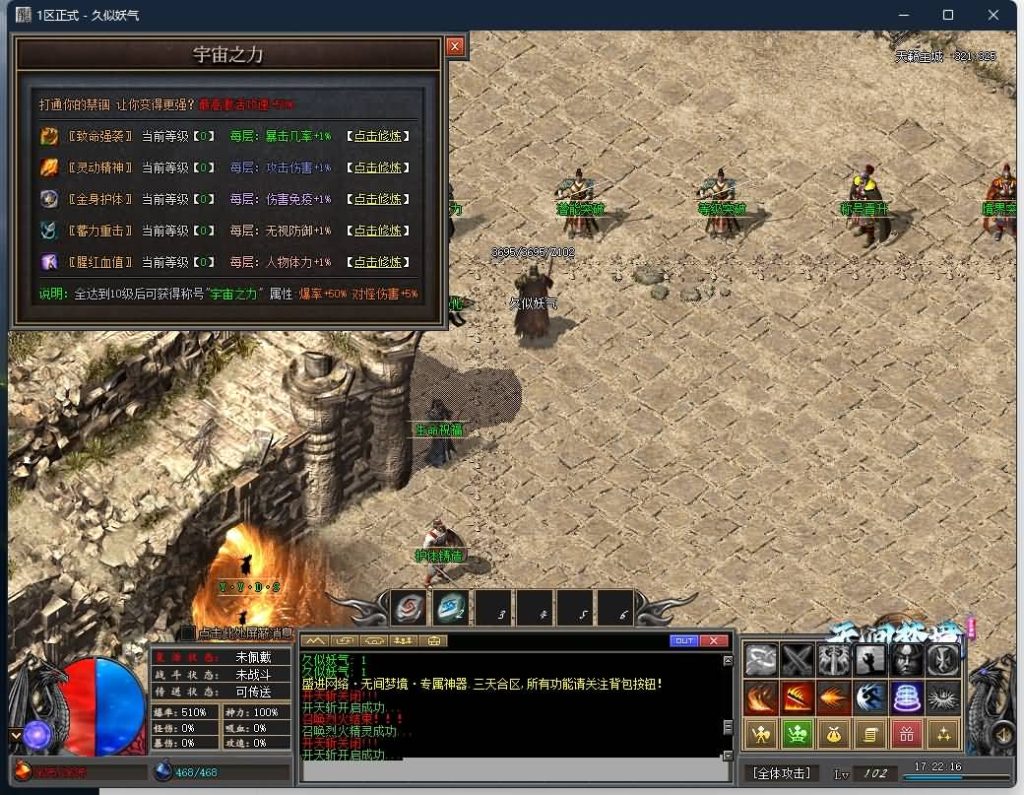
Task: Tick the 点击此处屏蔽消息 checkbox
Action: coord(188,633)
